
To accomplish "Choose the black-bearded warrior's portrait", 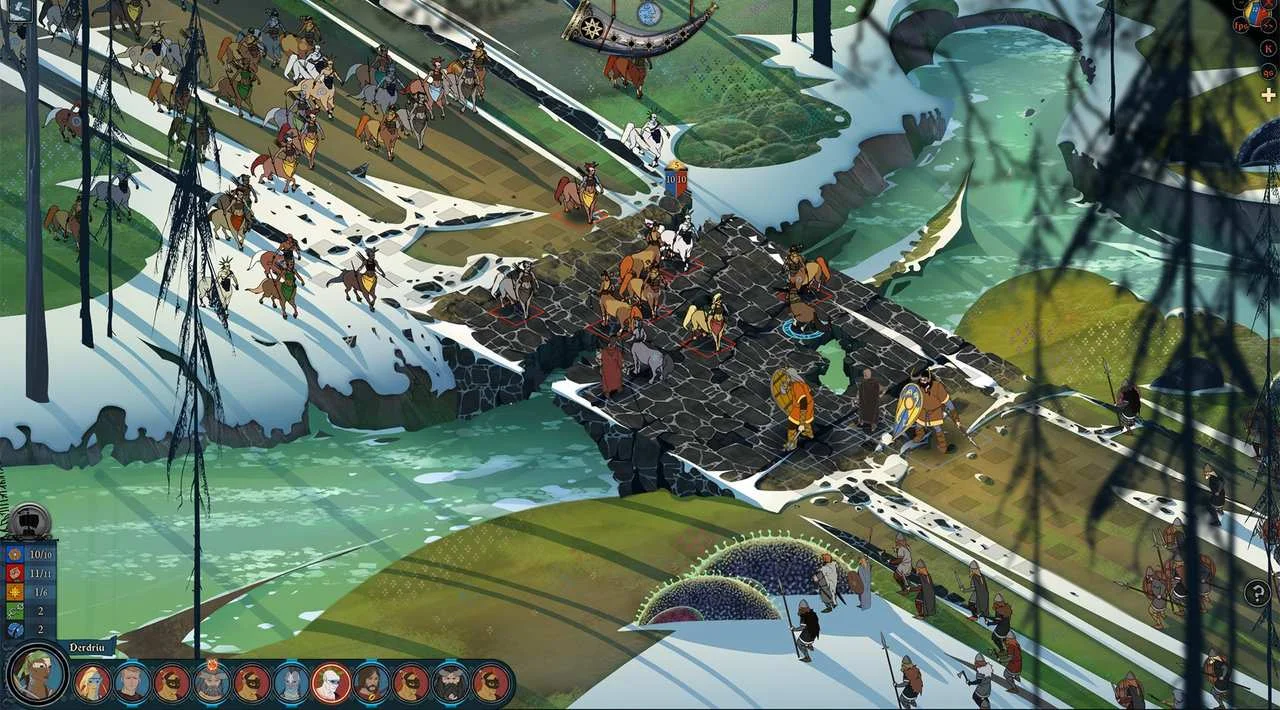I will (x=451, y=683).
